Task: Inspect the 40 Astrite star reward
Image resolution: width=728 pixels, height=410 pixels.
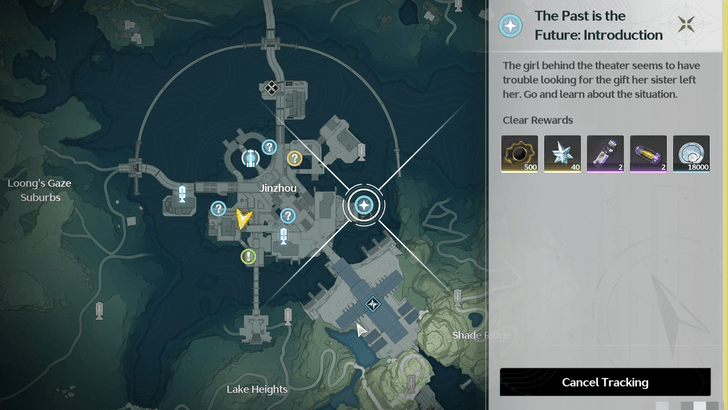Action: click(562, 154)
